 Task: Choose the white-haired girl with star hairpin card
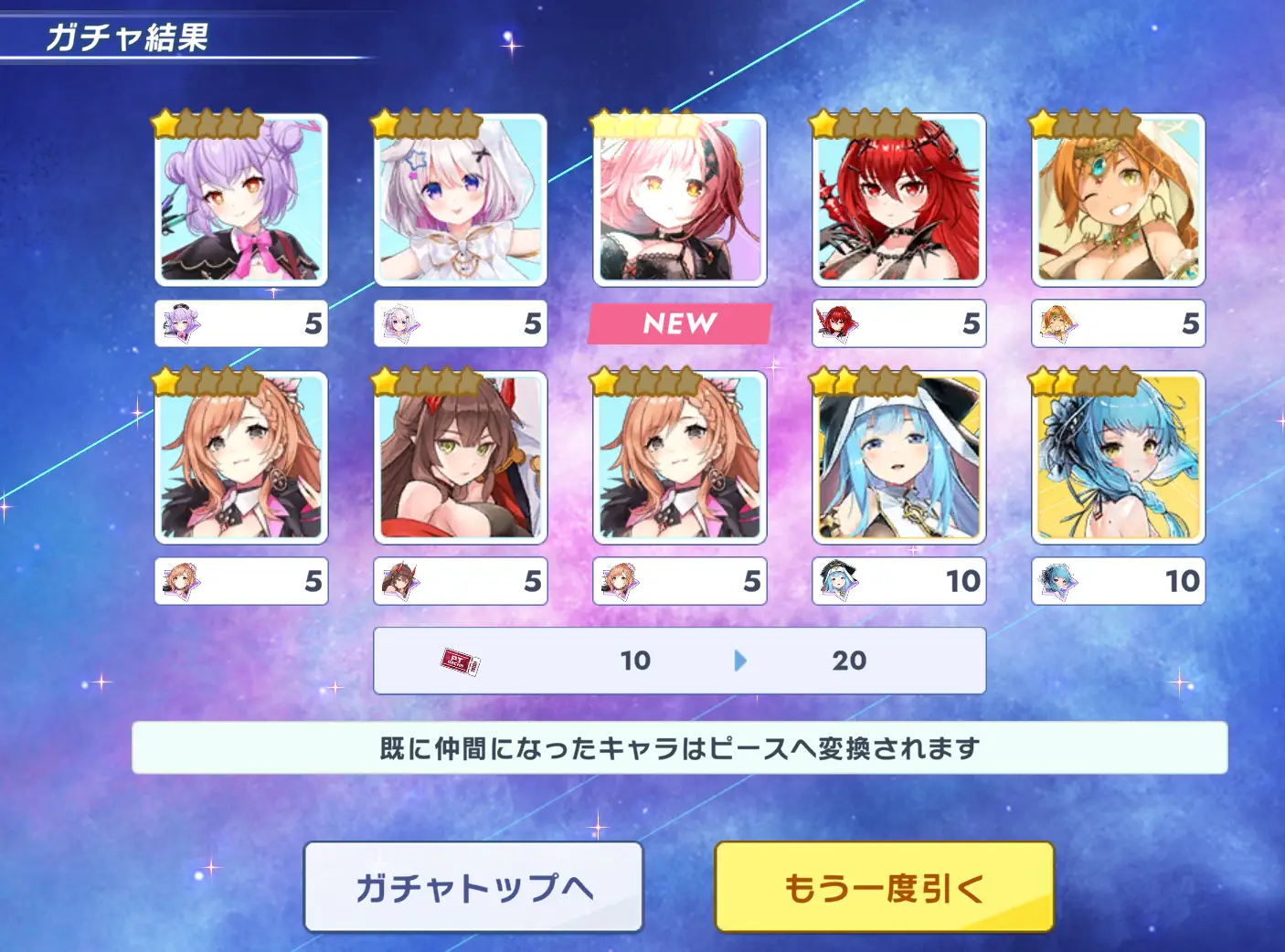click(461, 200)
